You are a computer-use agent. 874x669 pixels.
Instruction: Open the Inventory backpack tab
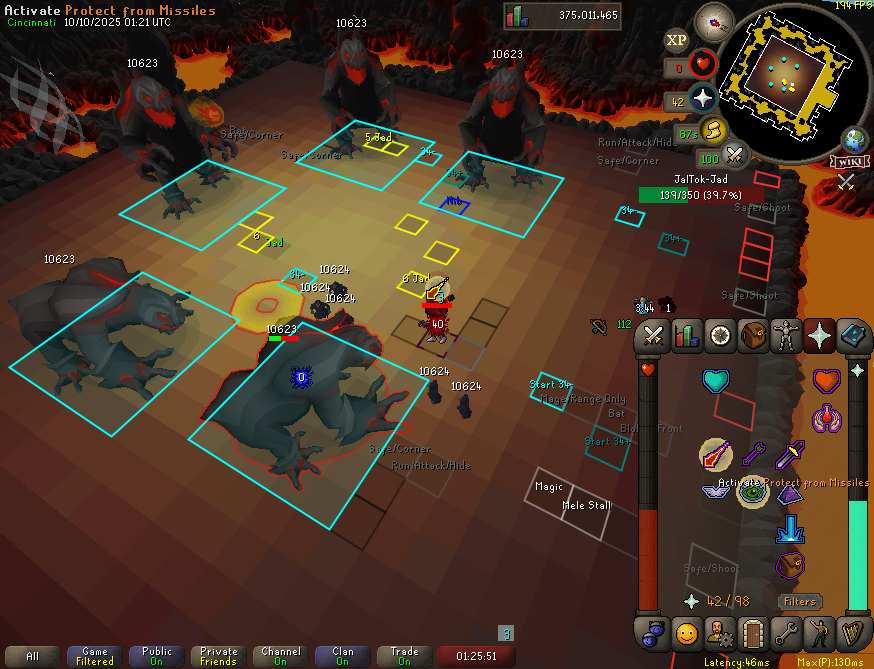pos(753,336)
